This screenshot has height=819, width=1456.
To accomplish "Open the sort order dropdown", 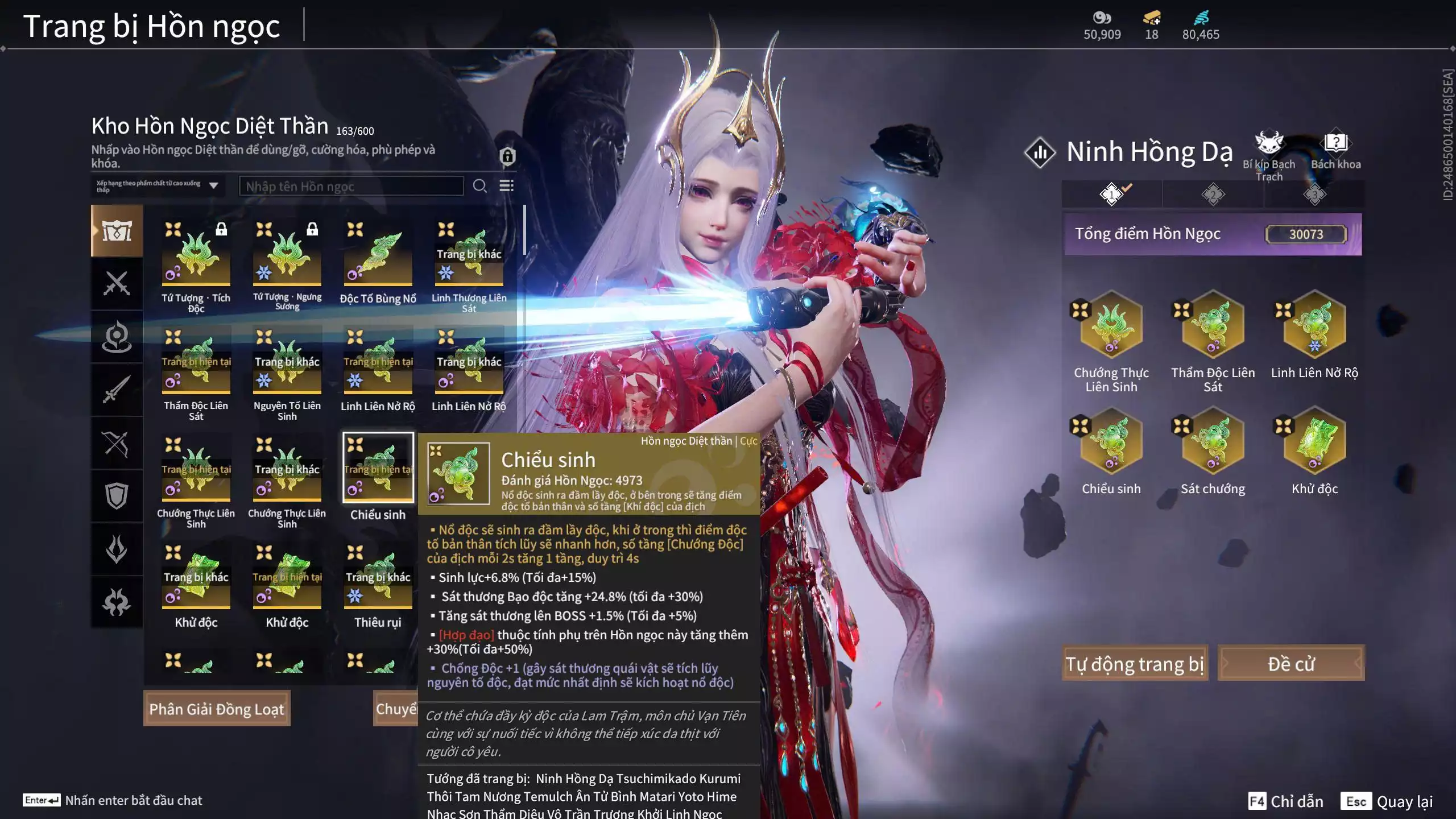I will [158, 186].
